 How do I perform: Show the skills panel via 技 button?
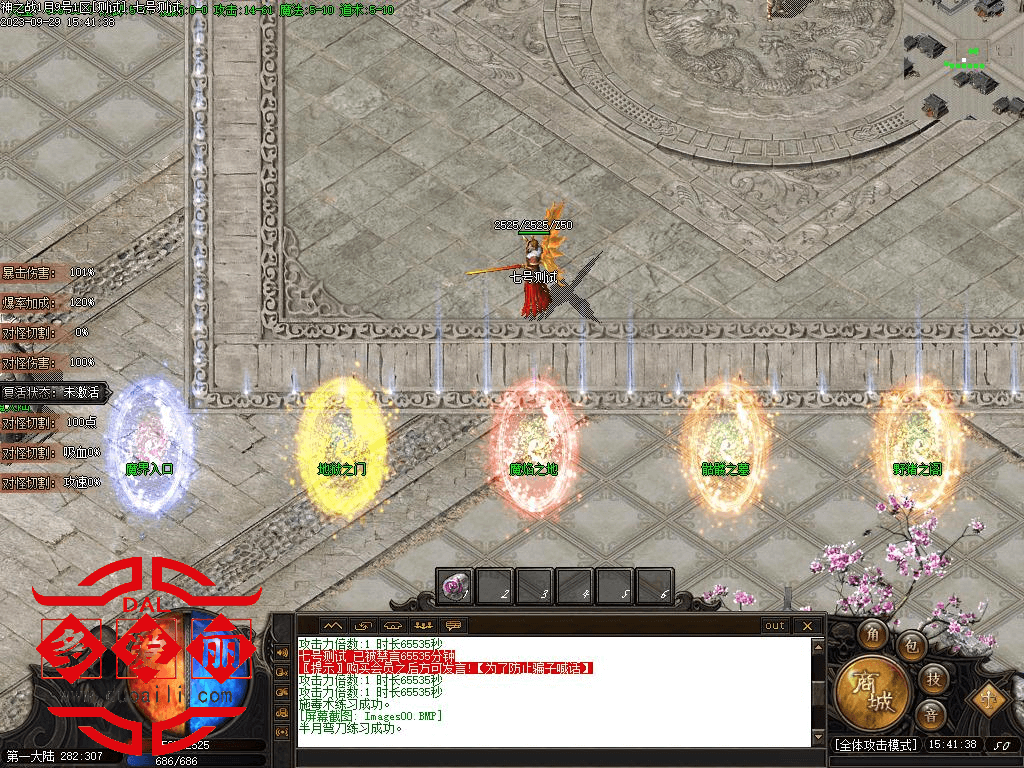(932, 679)
